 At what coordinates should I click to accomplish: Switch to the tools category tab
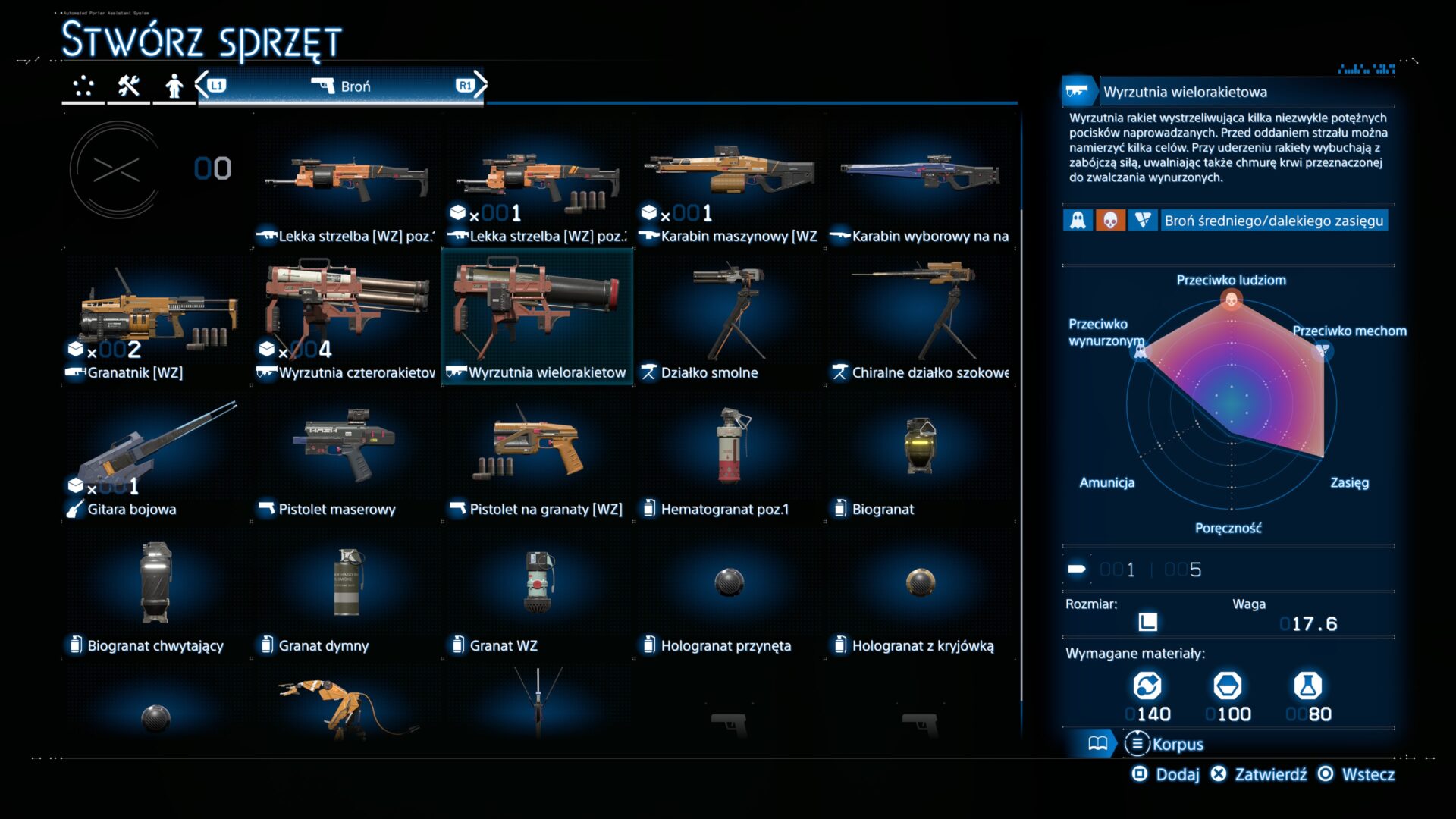[128, 86]
